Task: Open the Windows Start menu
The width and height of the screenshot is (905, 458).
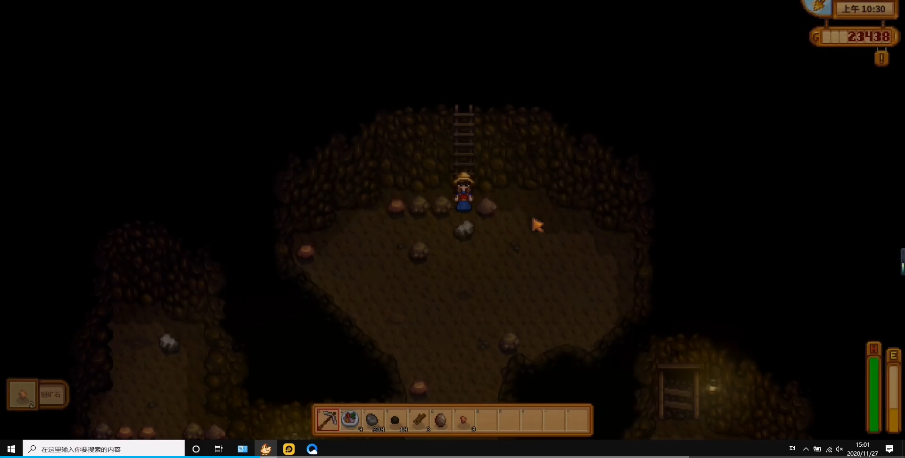Action: tap(10, 449)
